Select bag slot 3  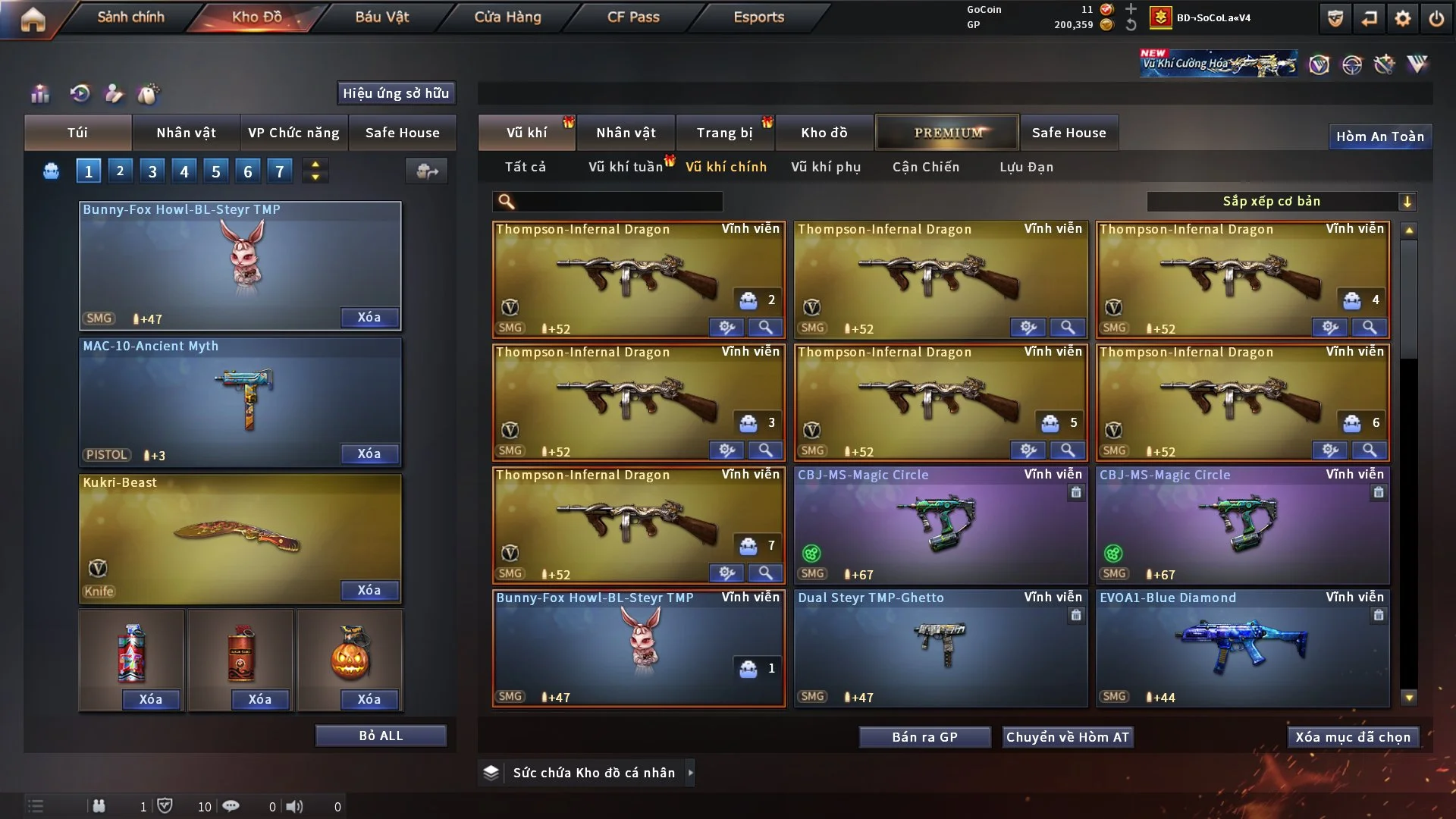(152, 171)
